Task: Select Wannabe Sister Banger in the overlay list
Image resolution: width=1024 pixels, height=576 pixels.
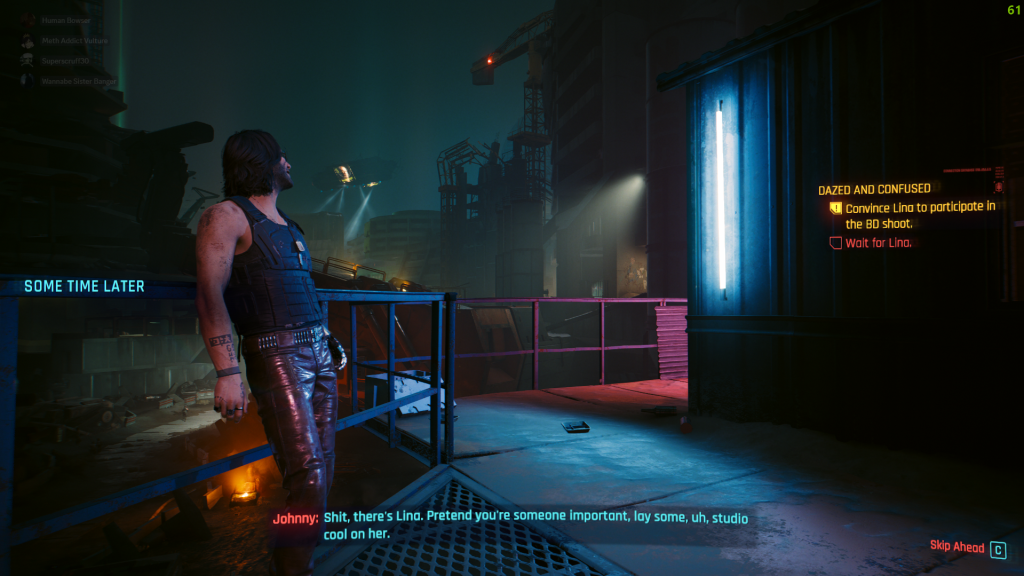Action: (x=78, y=81)
